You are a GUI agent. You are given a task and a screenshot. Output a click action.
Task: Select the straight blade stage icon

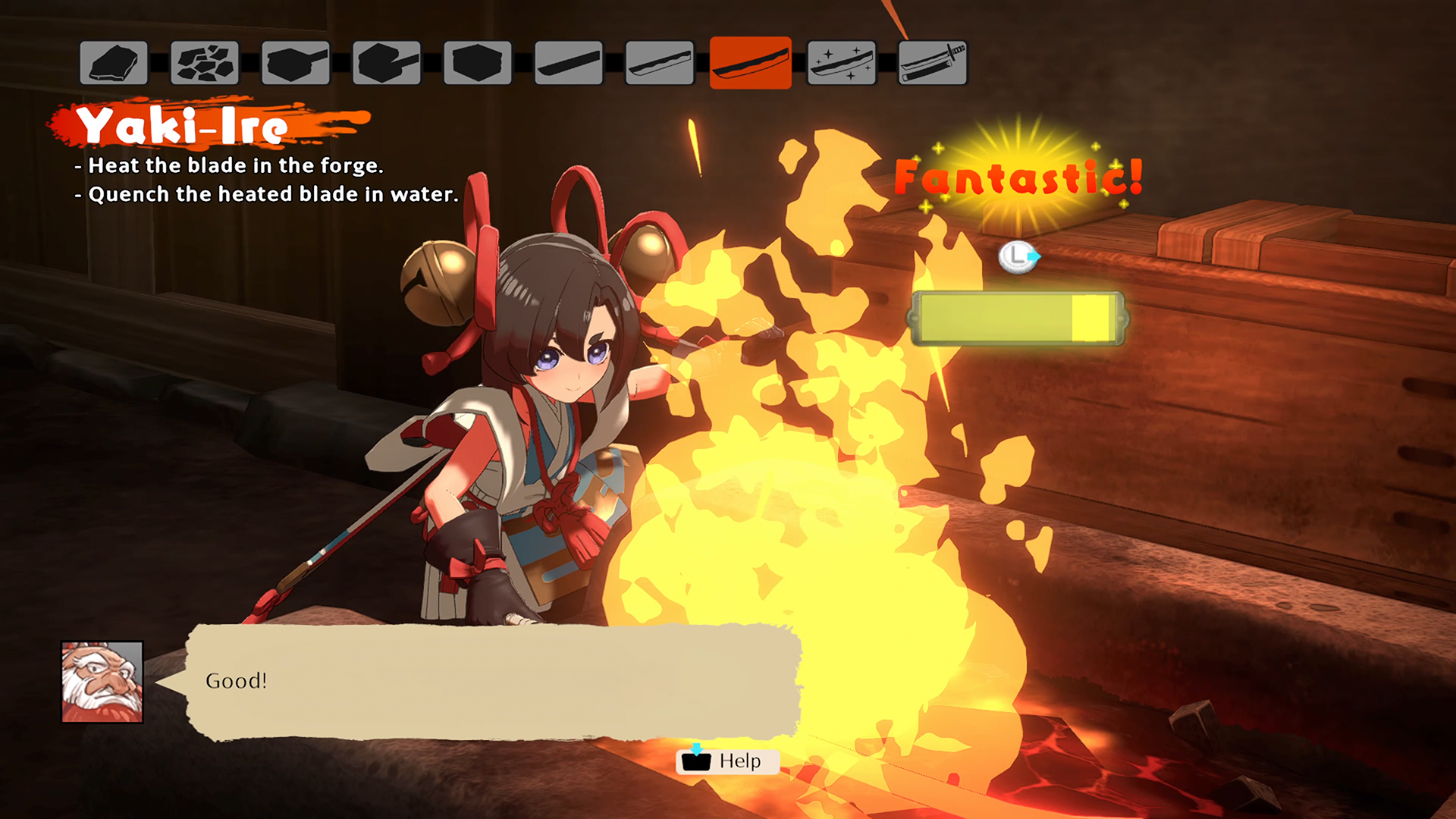point(569,62)
